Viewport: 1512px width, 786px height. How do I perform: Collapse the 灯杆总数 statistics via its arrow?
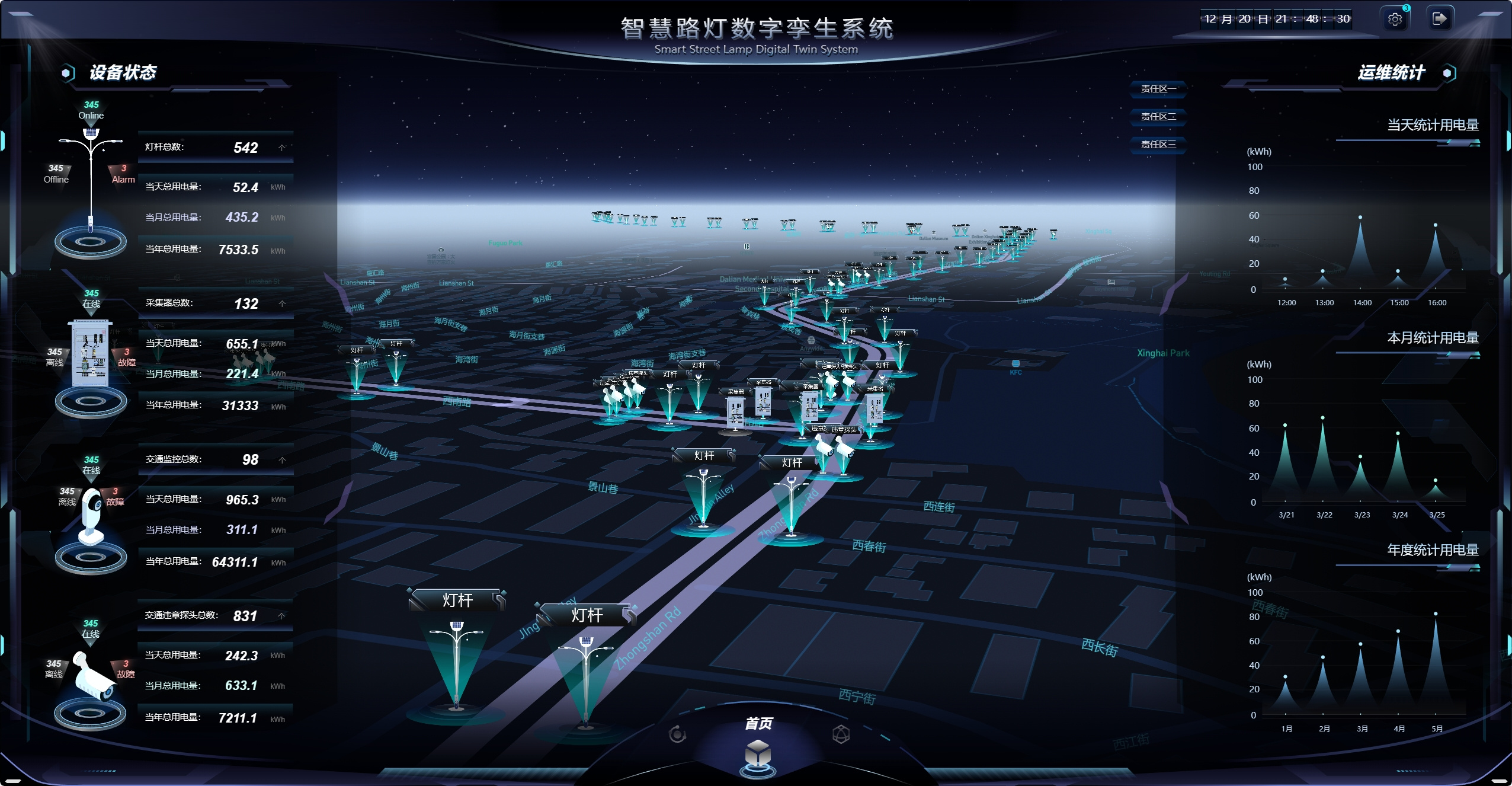[283, 147]
